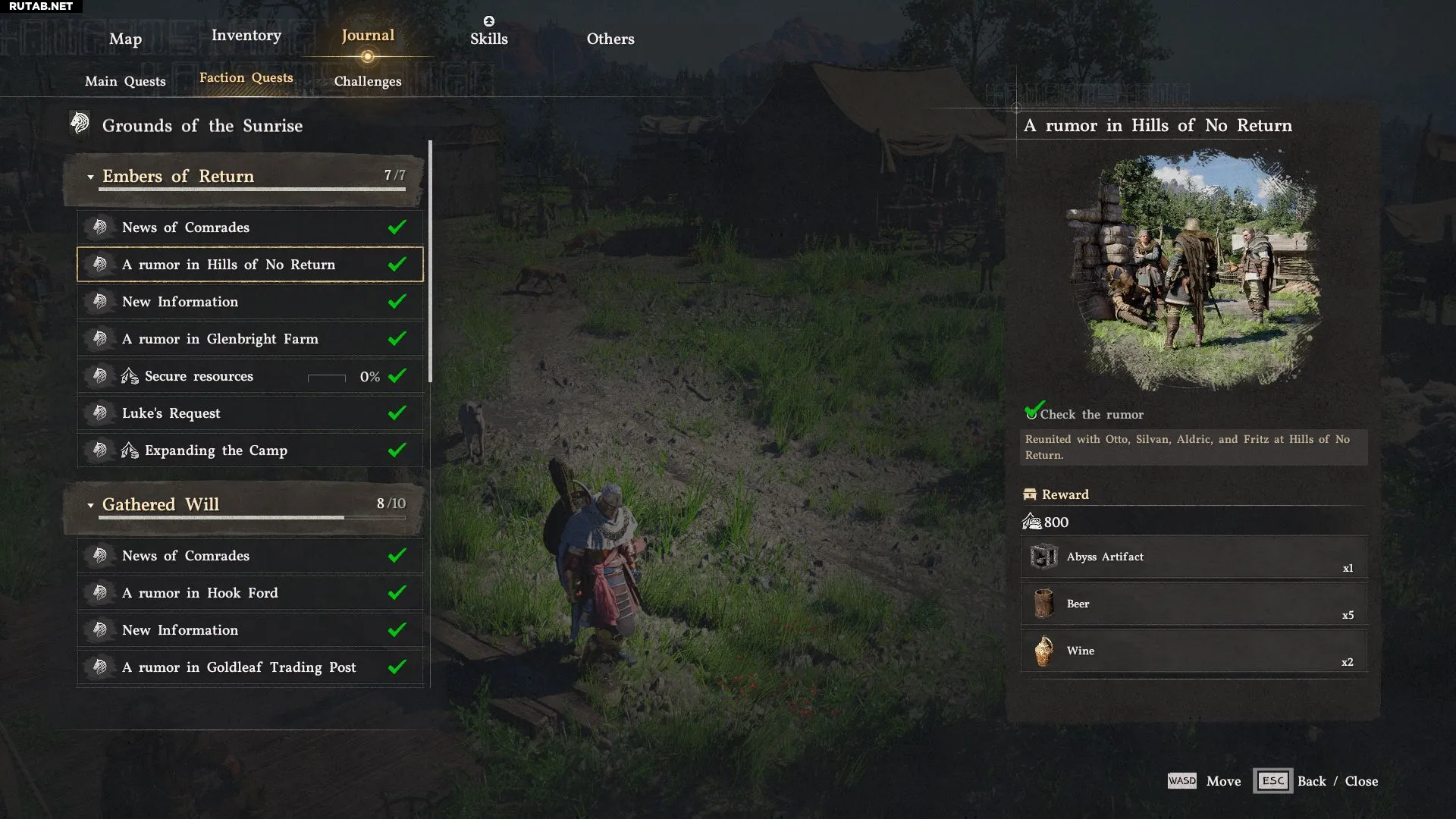Open the Map tab
Viewport: 1456px width, 819px height.
125,39
